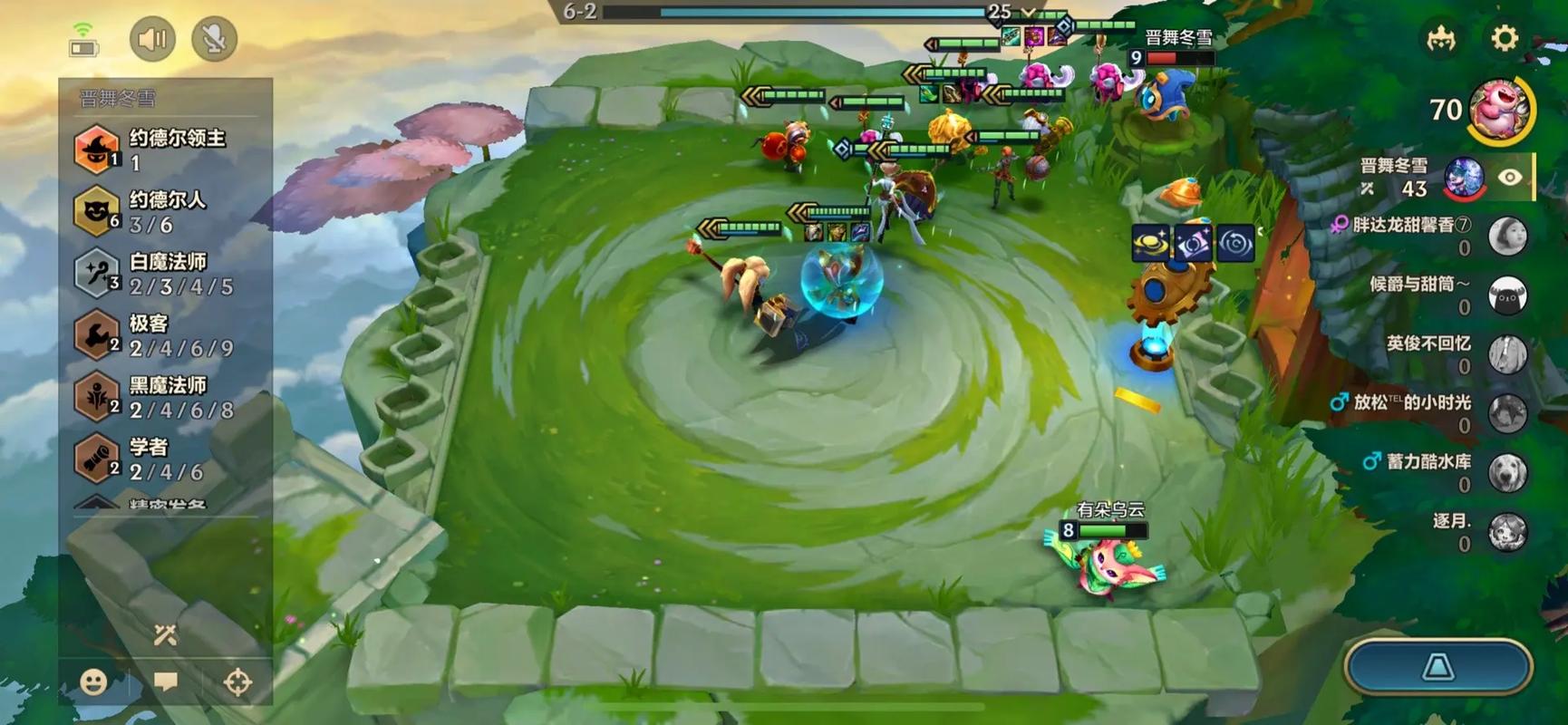Toggle the speaker sound button

point(152,39)
